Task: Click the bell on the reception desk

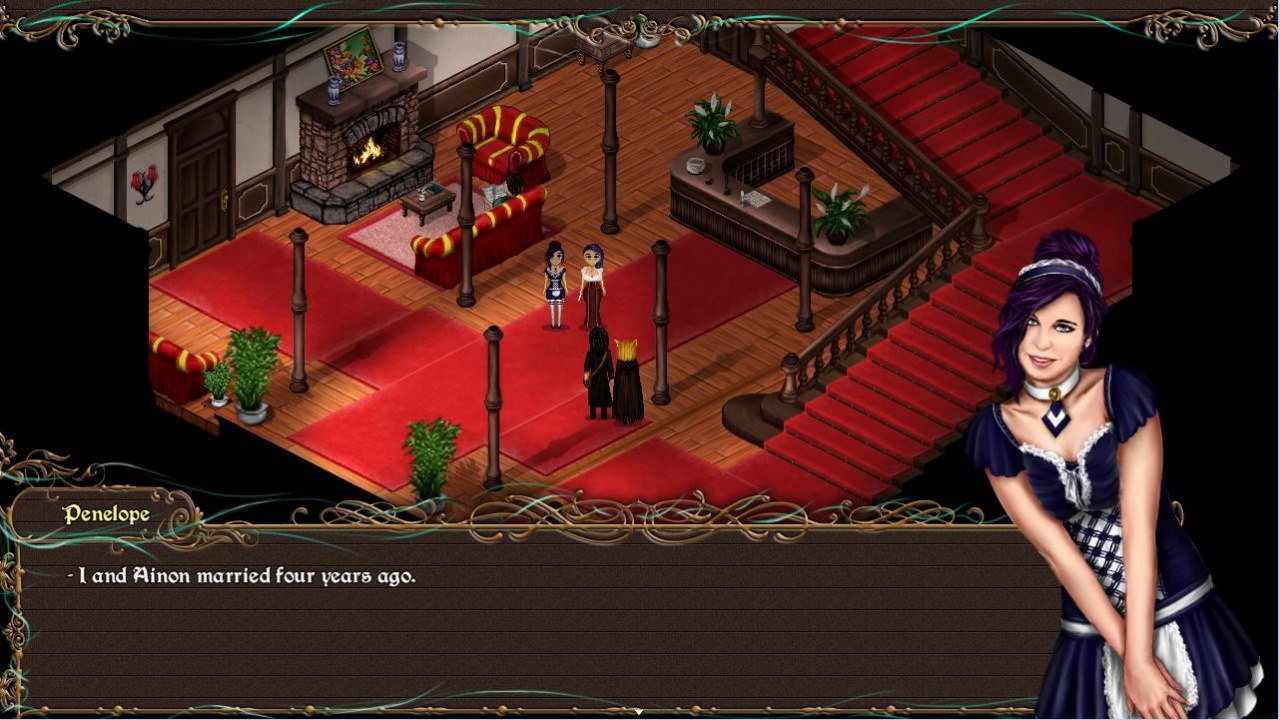Action: coord(695,166)
